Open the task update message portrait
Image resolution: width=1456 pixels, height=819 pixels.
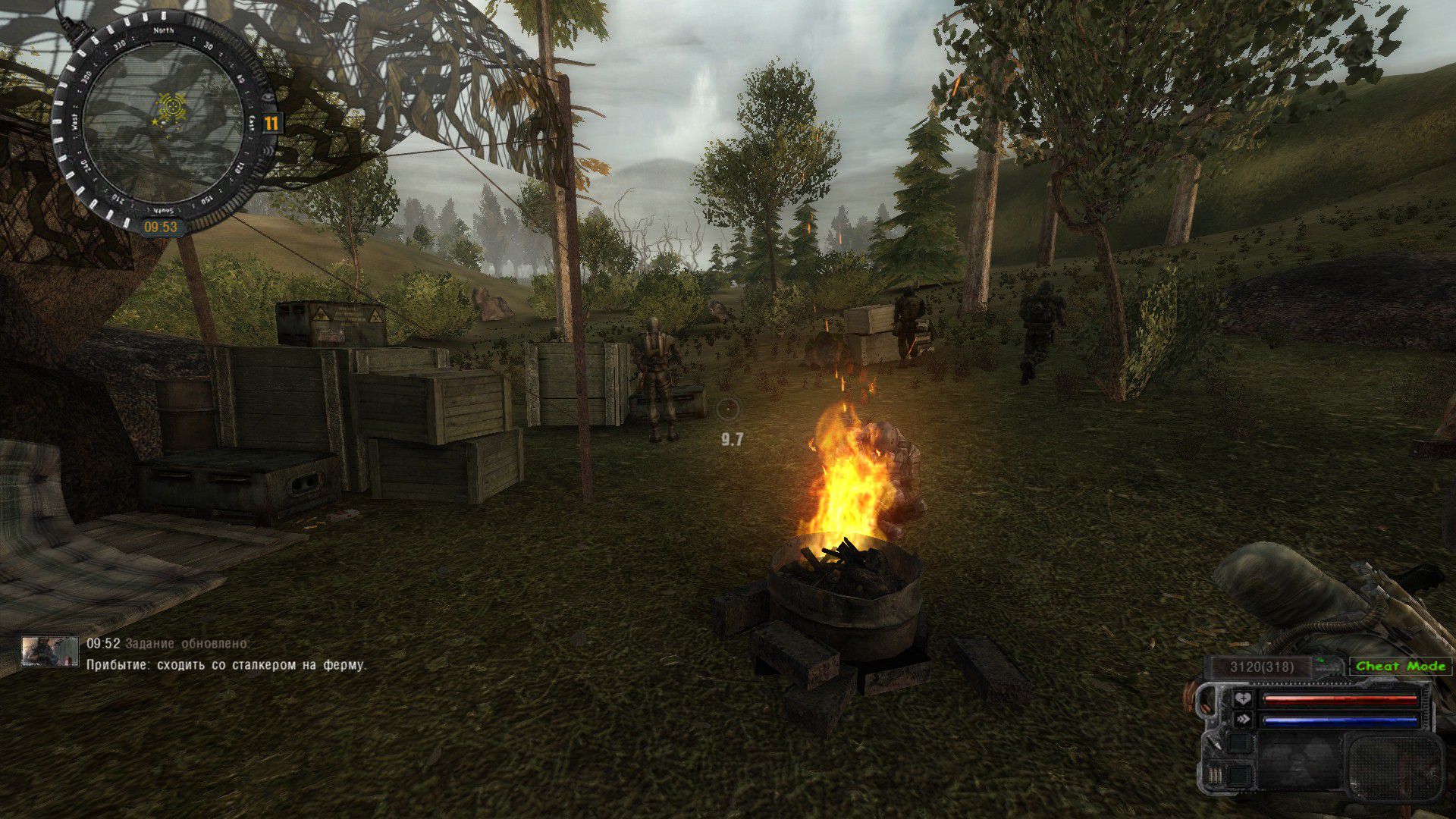click(x=50, y=651)
